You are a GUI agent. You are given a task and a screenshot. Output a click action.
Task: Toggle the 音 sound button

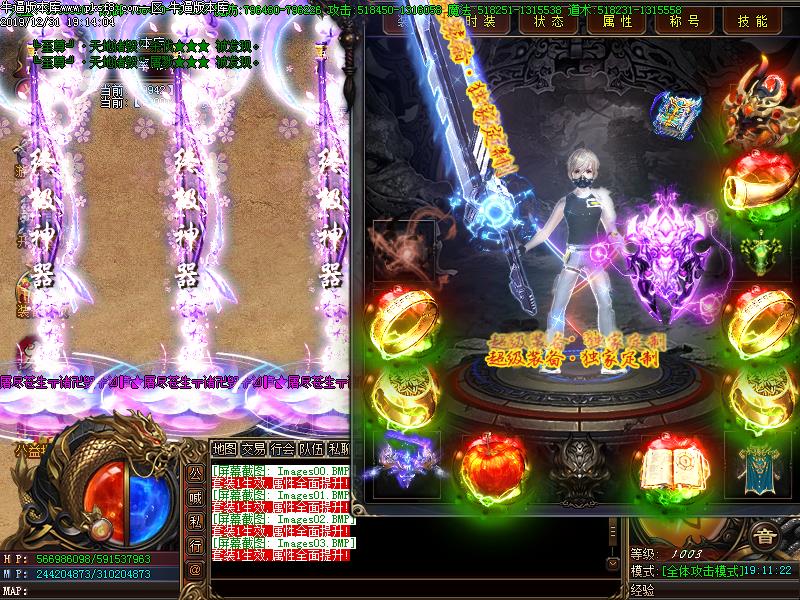[x=765, y=535]
